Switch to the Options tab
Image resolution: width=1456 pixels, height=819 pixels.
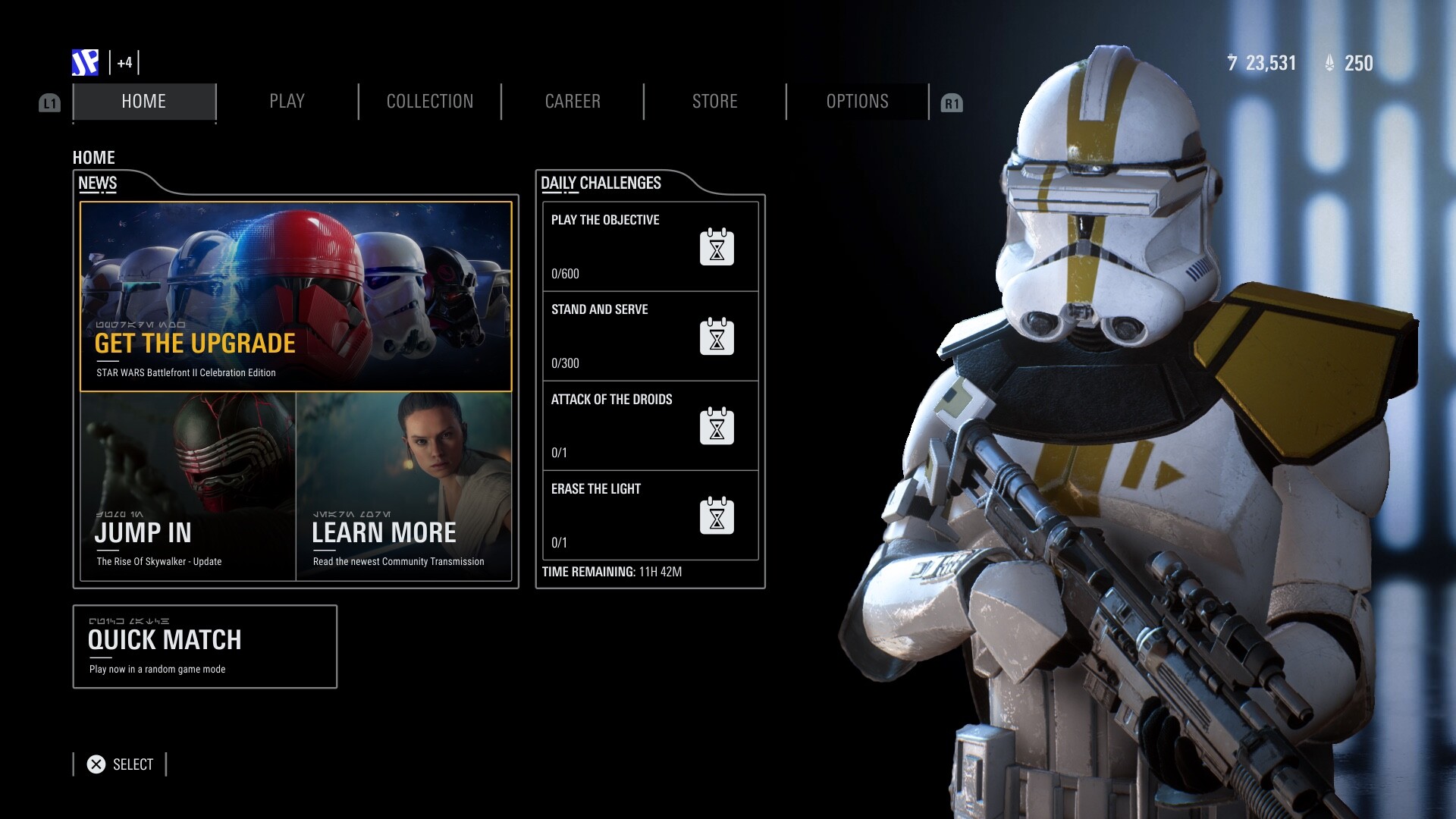pyautogui.click(x=857, y=102)
